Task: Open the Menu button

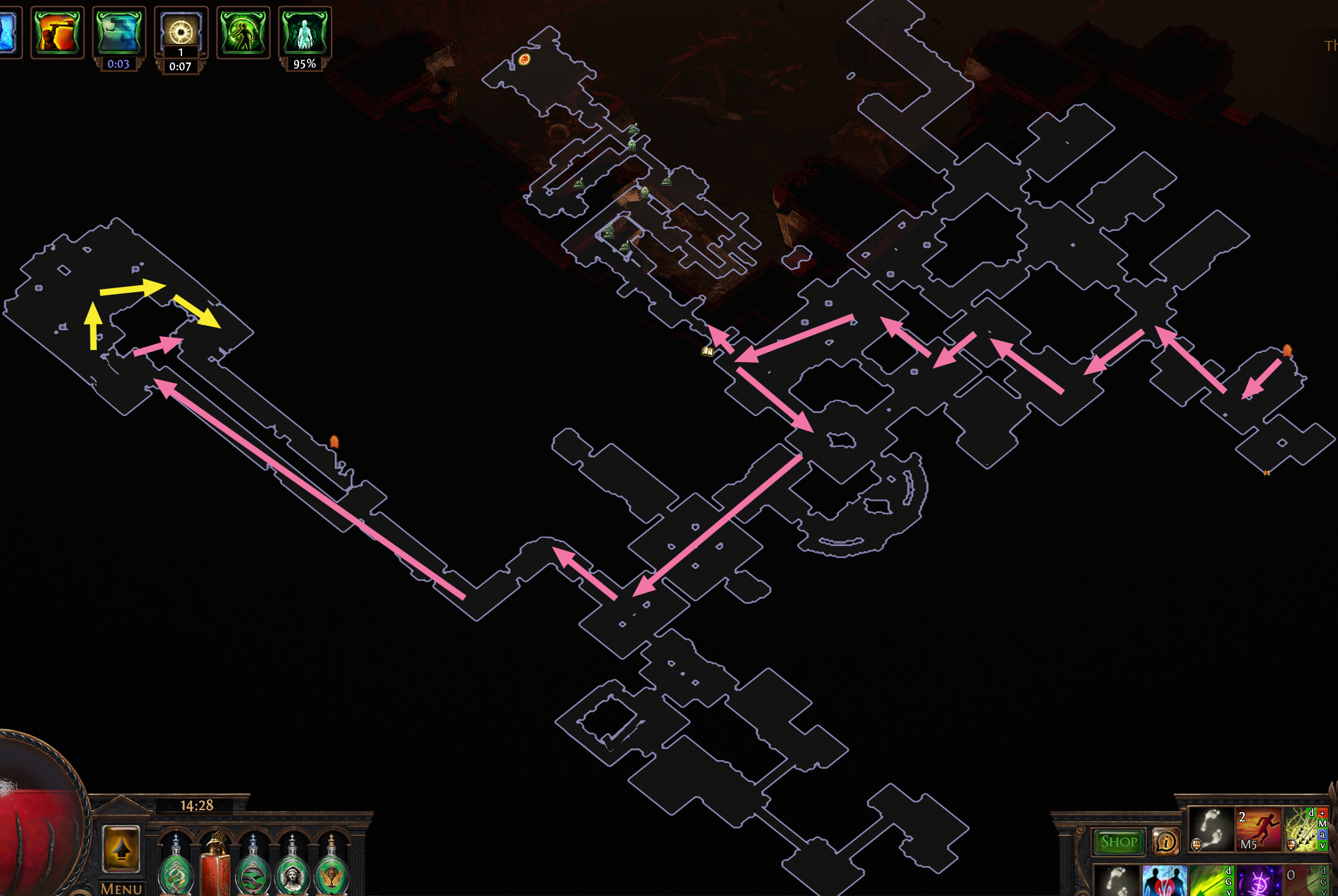Action: click(121, 888)
